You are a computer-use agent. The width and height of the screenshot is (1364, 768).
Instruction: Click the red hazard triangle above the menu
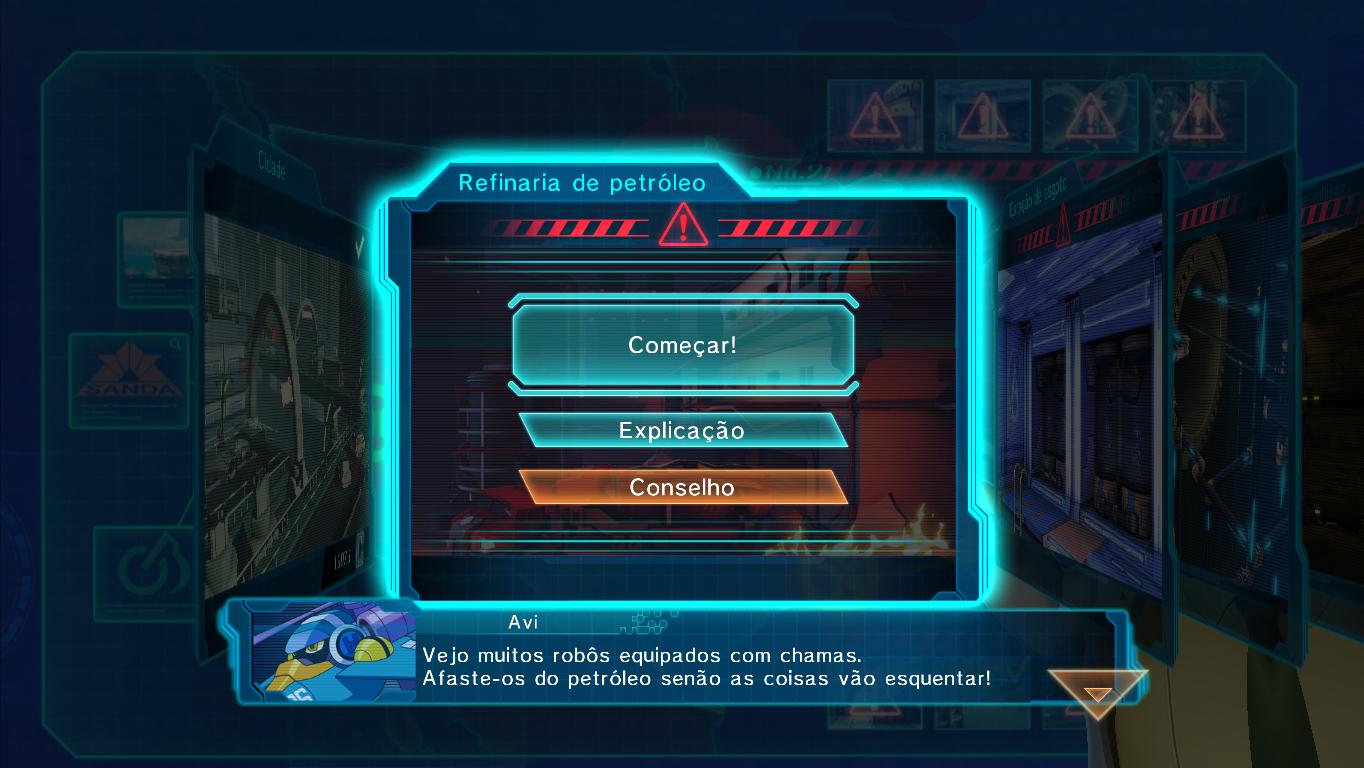tap(683, 228)
